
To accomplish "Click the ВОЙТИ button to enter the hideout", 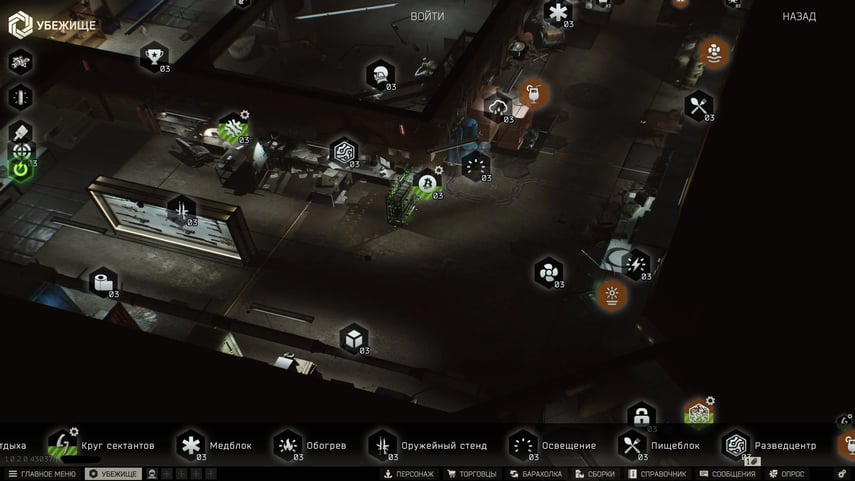I will 427,17.
